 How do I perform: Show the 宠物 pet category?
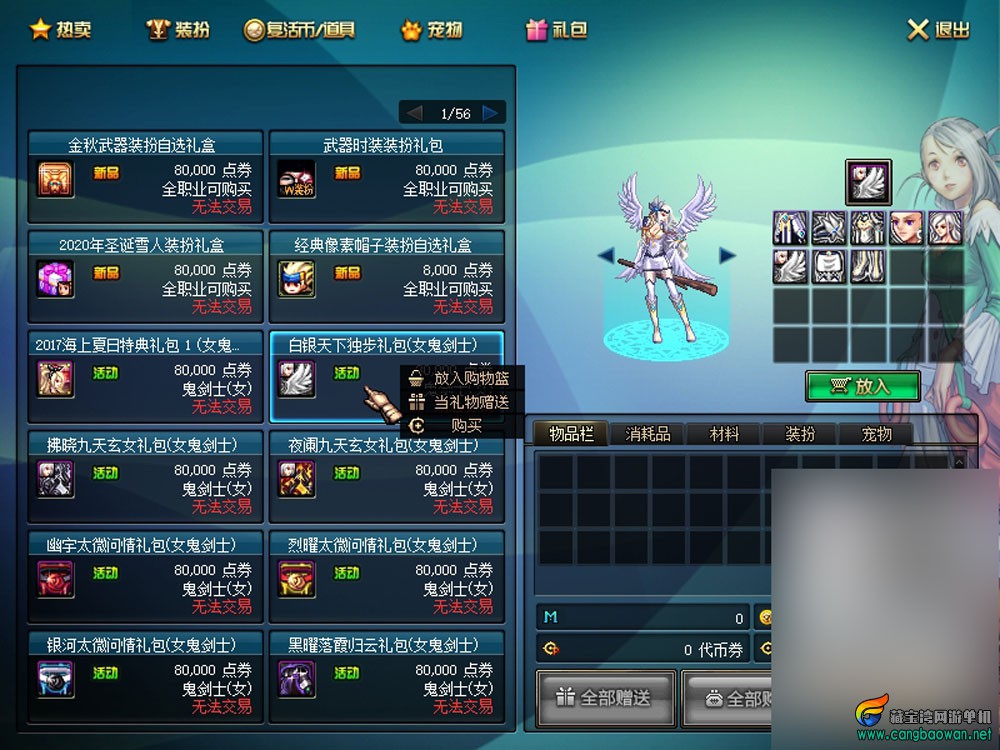[x=432, y=30]
